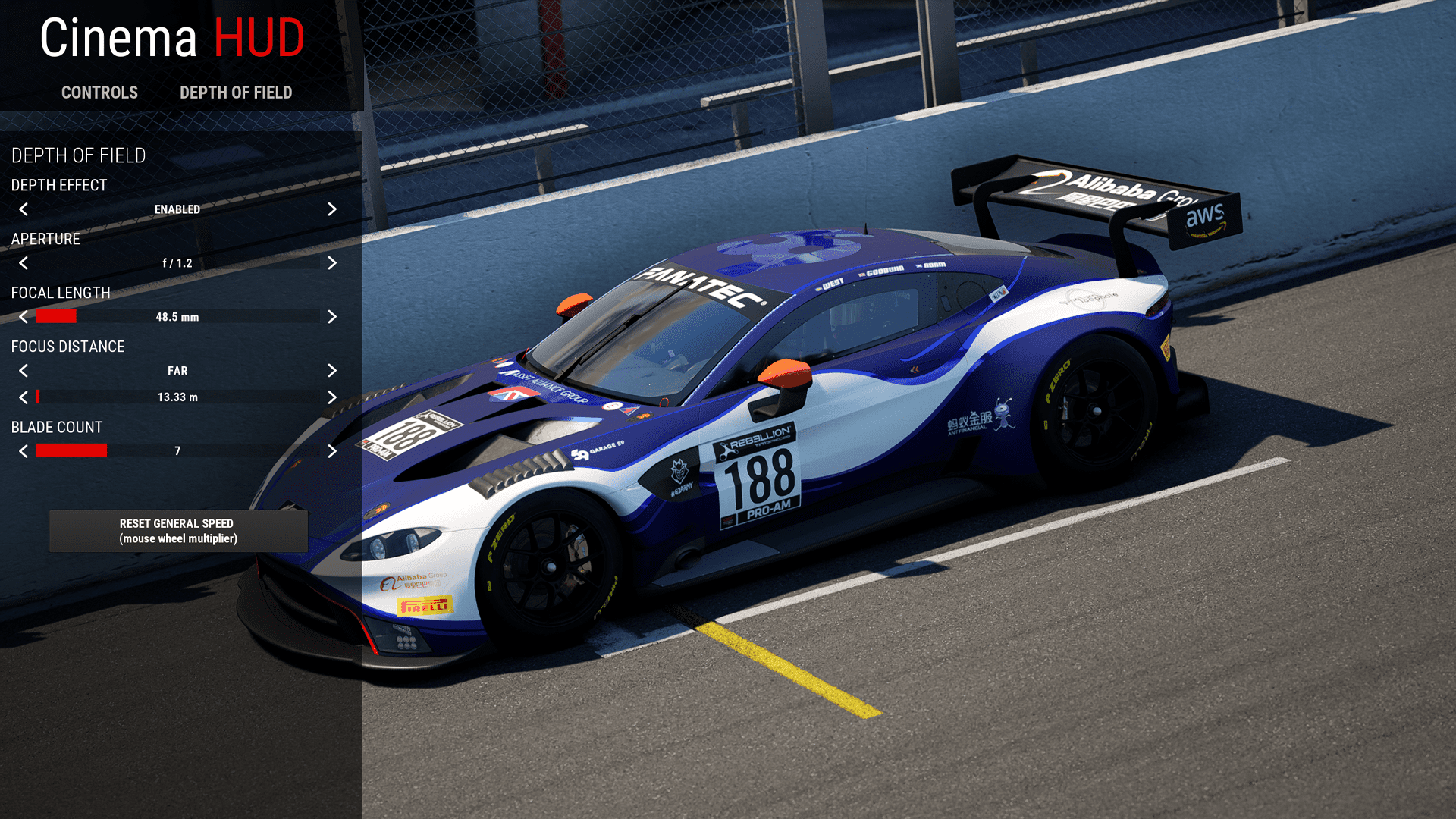
Task: Decrease focus distance below 13.33 m
Action: [x=24, y=397]
